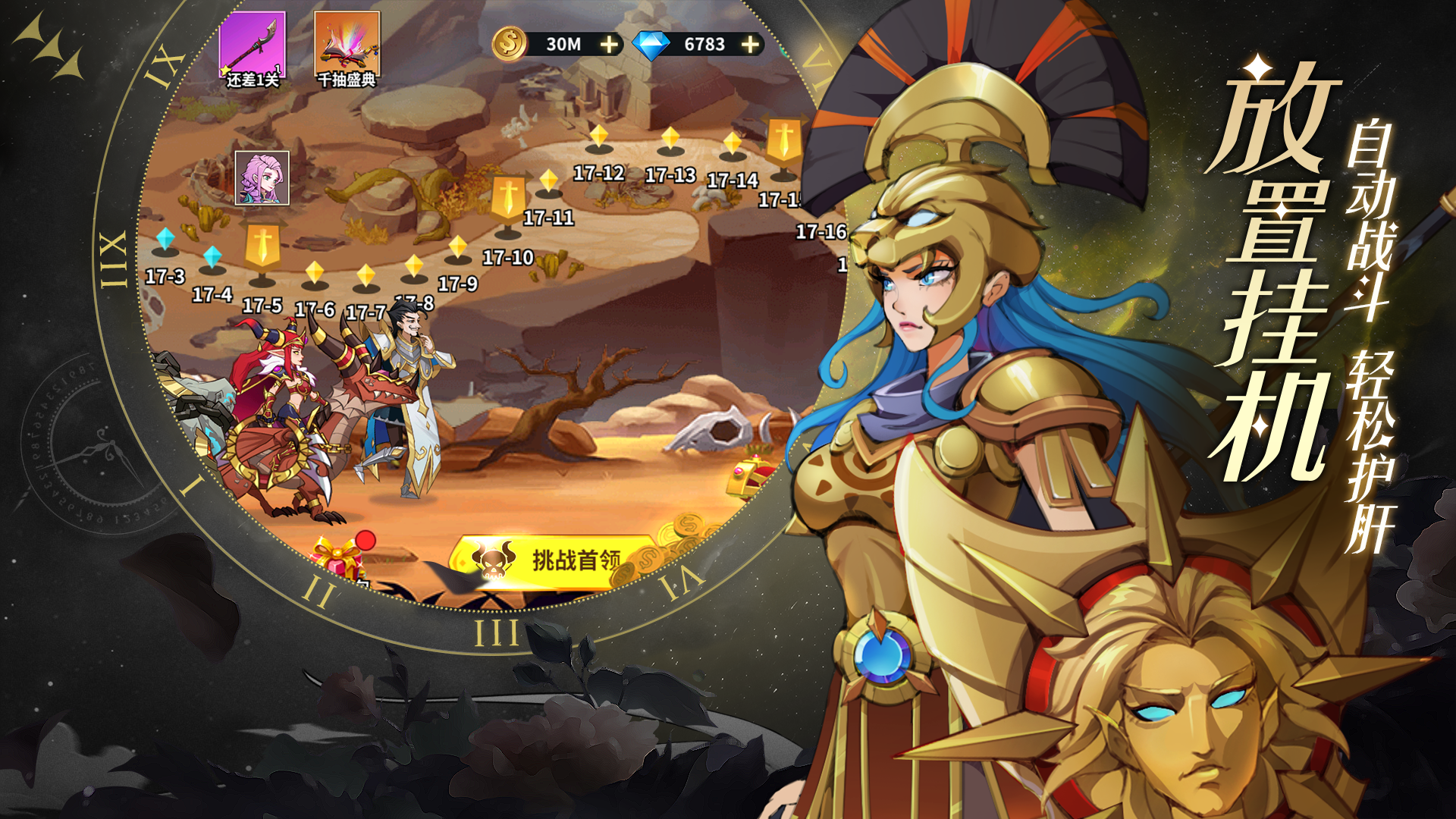Select stage 17-6 marker

(314, 275)
